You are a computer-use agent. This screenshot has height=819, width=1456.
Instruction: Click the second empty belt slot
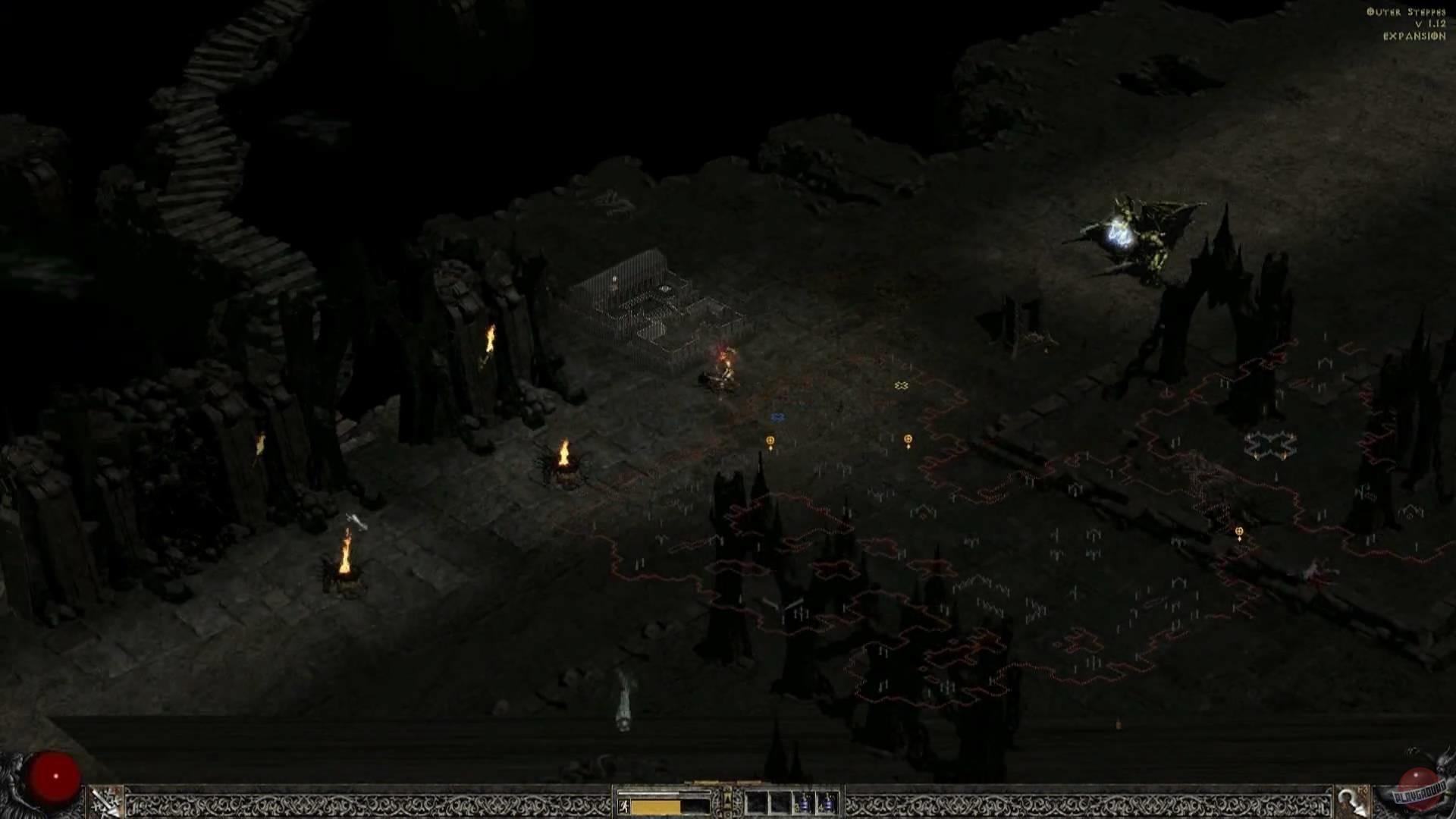[778, 802]
